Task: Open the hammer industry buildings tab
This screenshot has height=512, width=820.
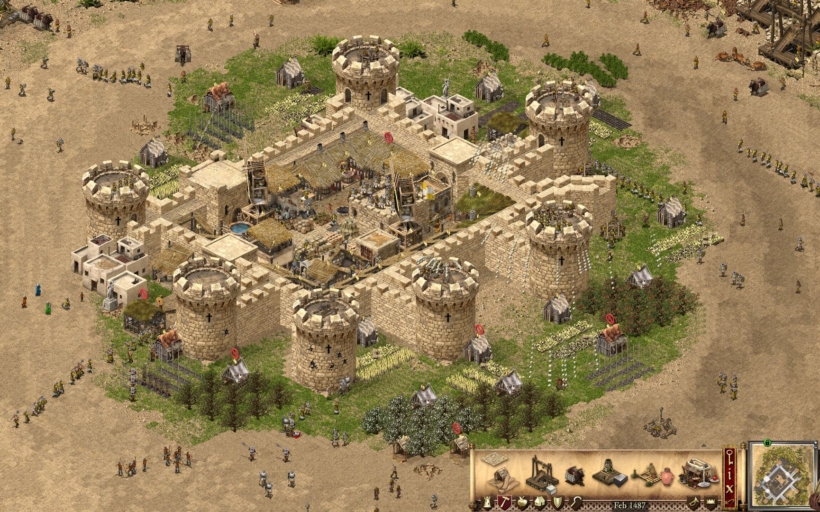Action: tap(503, 502)
